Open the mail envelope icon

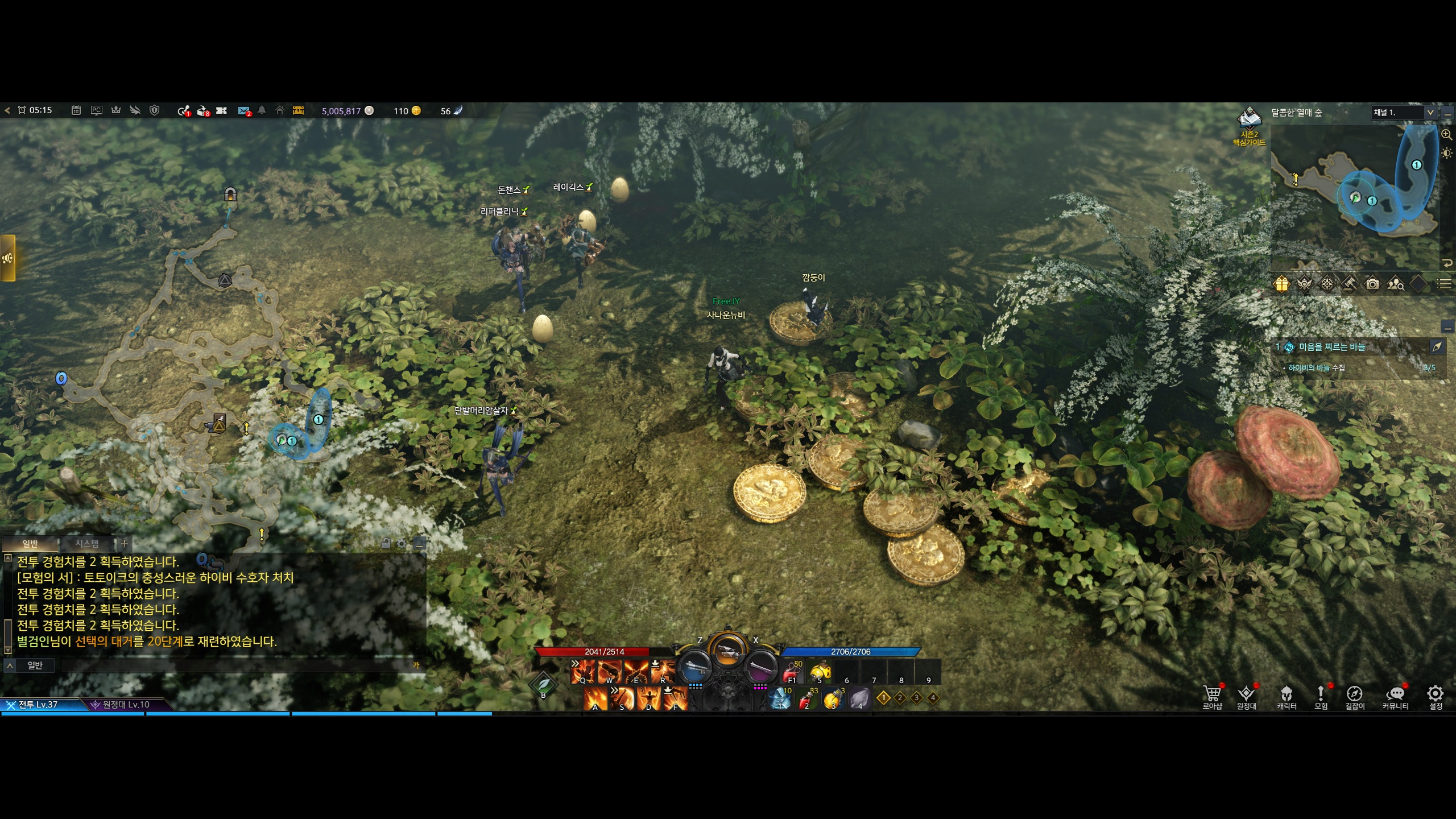pyautogui.click(x=243, y=110)
